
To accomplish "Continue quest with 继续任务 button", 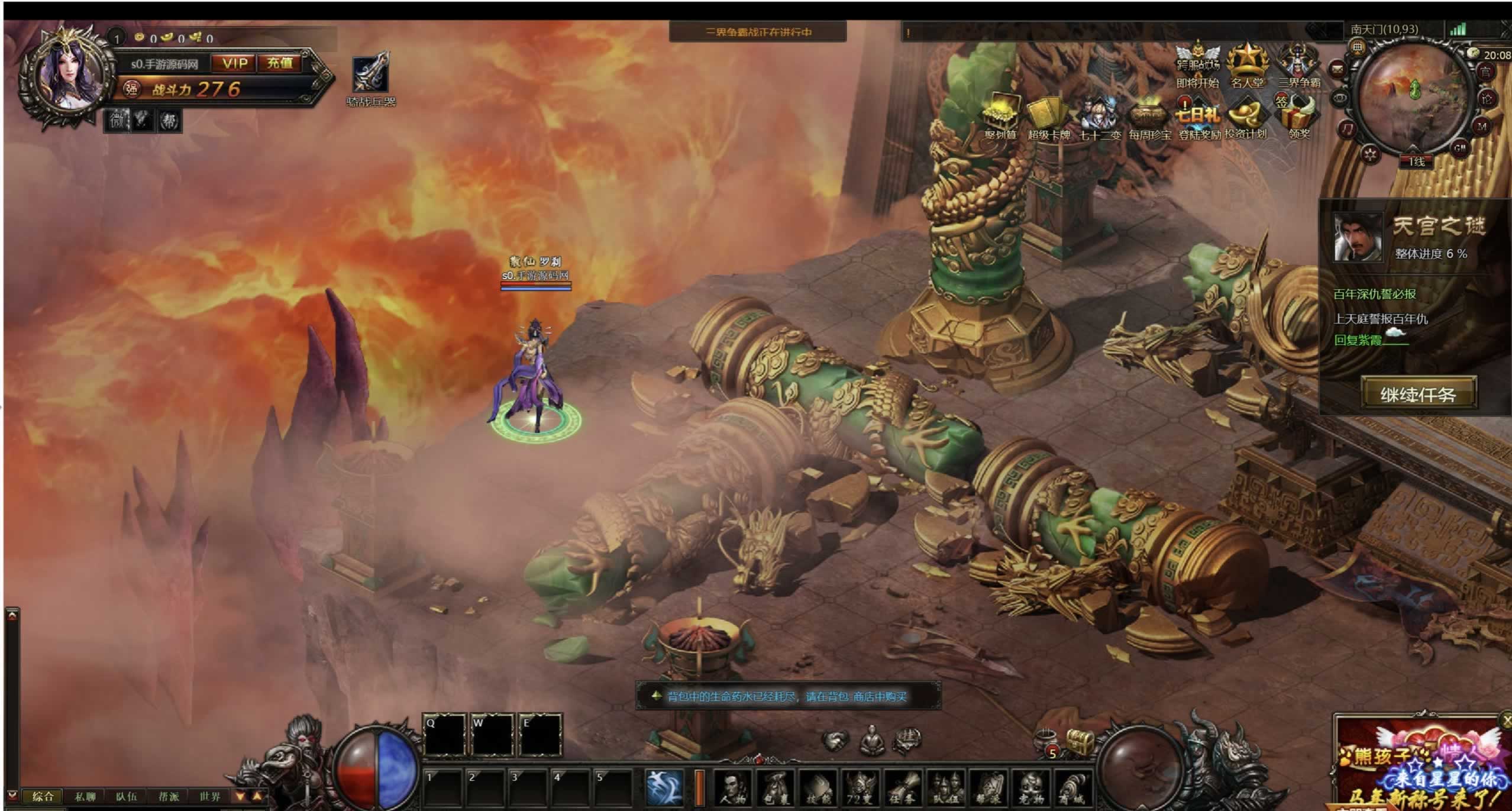I will 1418,394.
